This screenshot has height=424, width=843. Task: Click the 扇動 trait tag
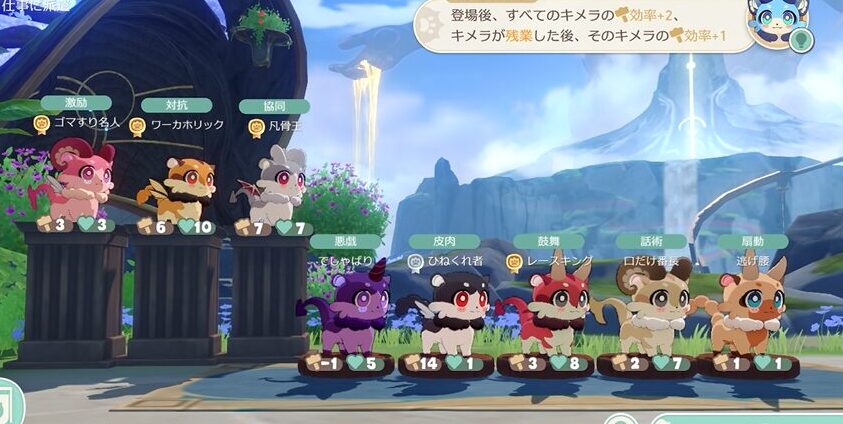752,242
